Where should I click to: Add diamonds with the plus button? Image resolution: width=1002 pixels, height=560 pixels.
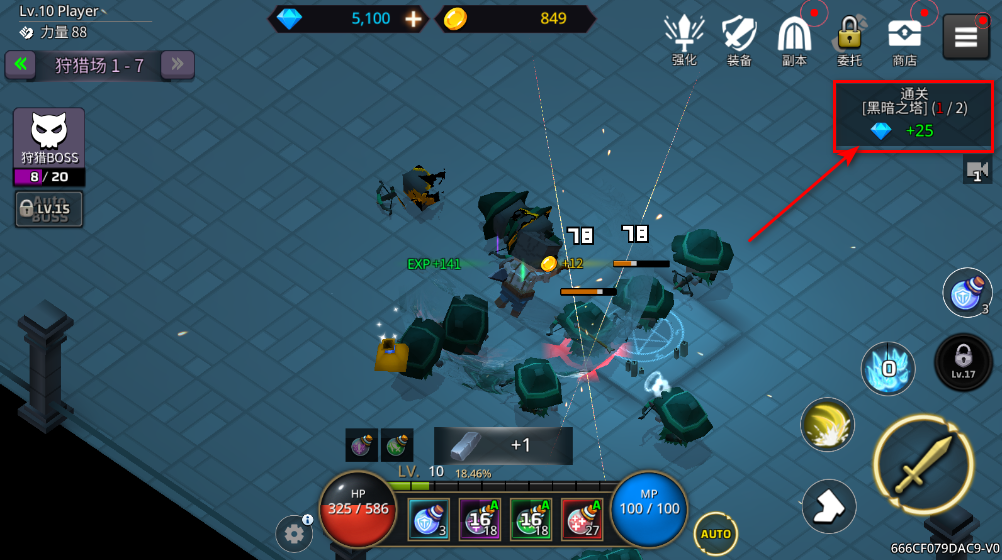[x=413, y=19]
